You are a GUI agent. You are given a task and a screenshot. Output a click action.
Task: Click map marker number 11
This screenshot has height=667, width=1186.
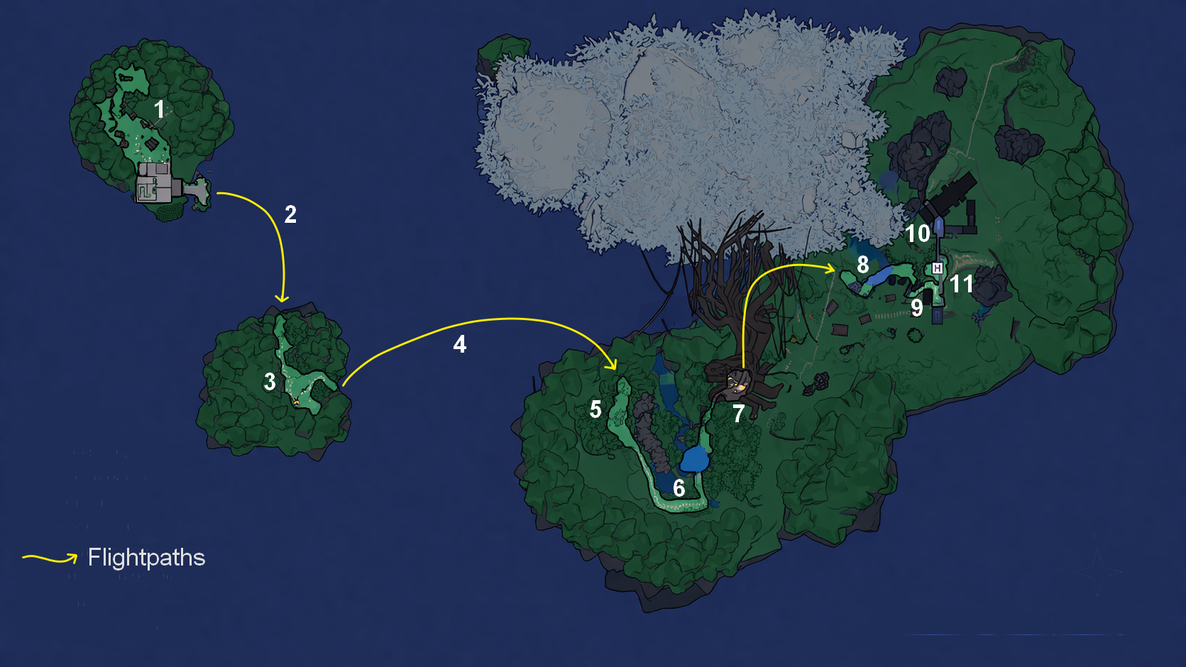[x=961, y=284]
